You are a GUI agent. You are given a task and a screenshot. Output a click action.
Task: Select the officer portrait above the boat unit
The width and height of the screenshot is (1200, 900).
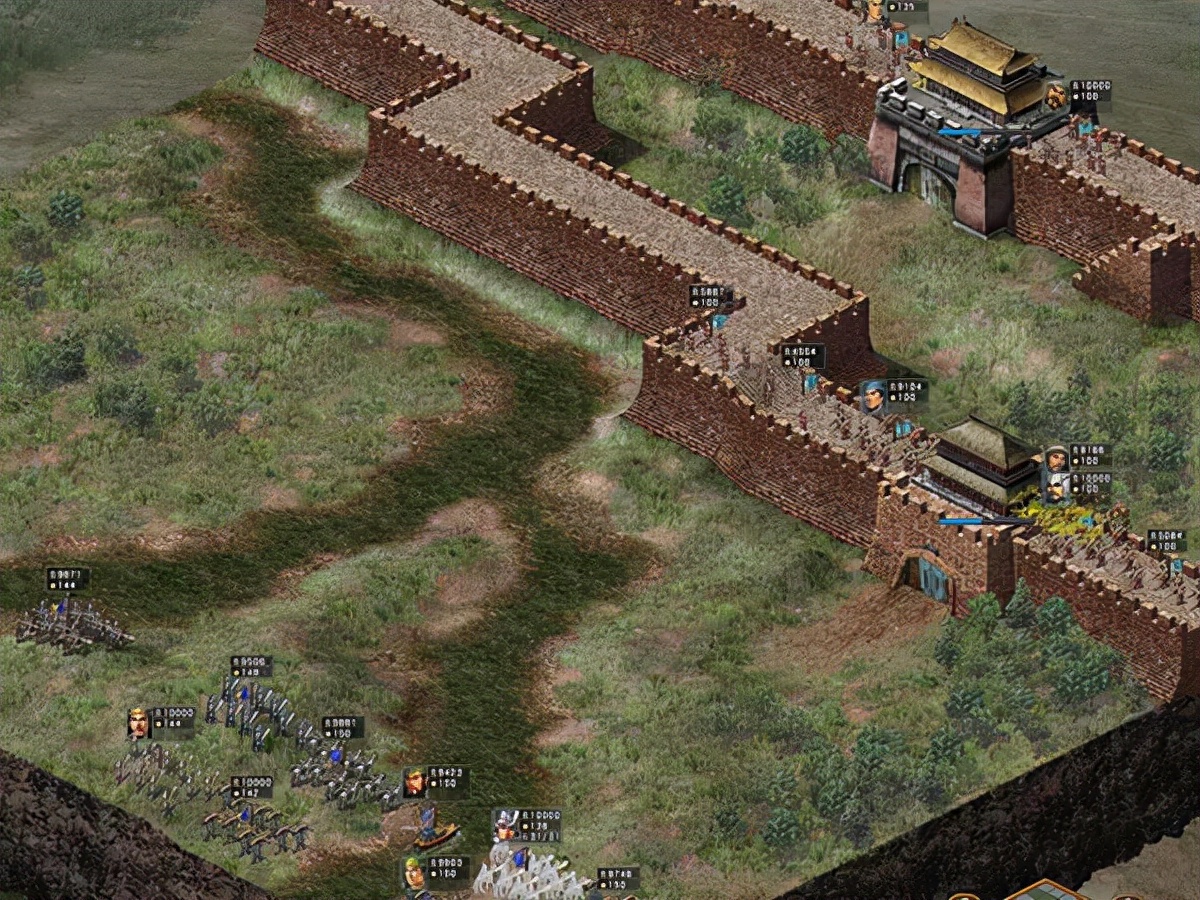(414, 782)
